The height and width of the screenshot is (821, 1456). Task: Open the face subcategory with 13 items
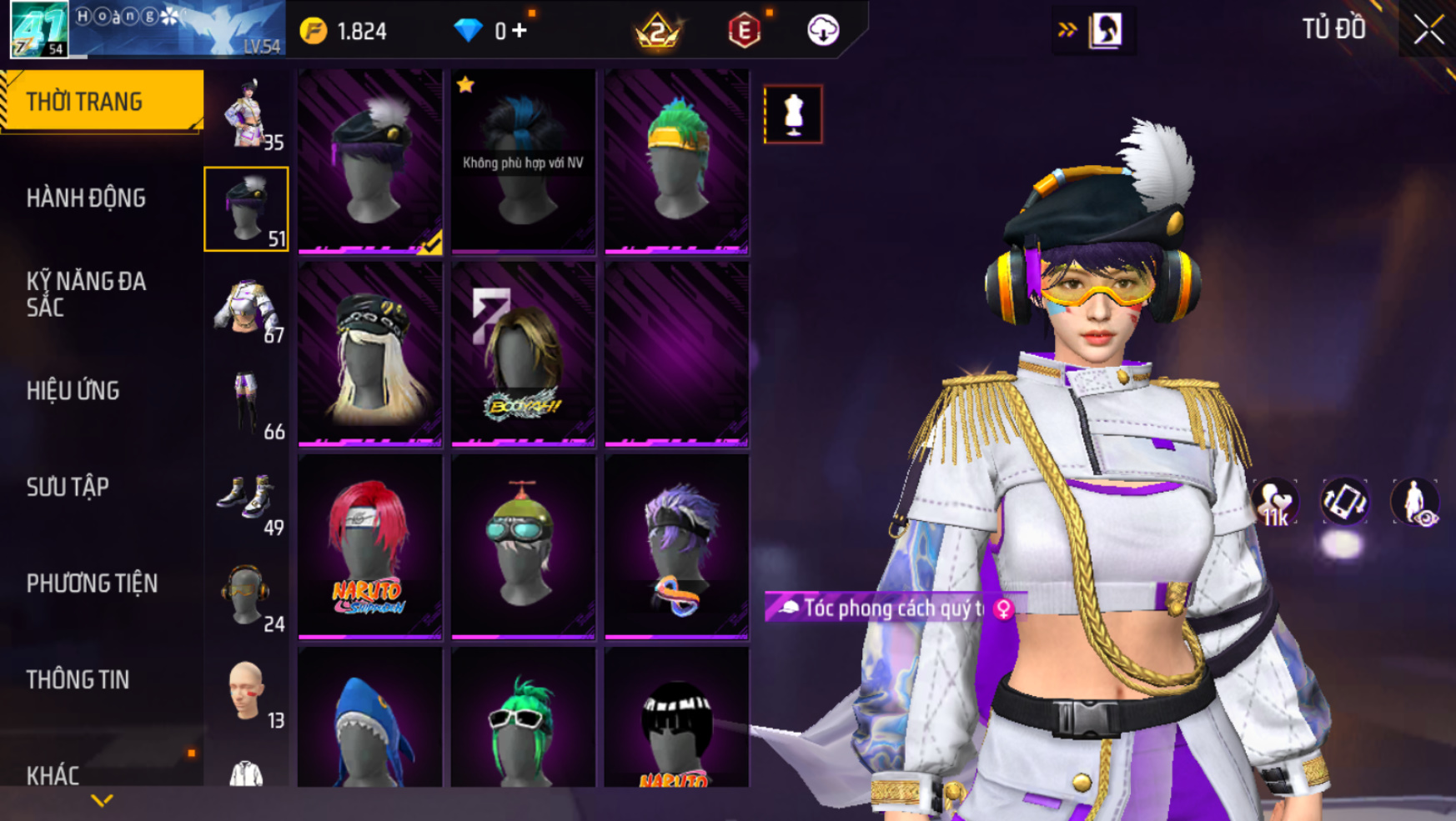[246, 692]
